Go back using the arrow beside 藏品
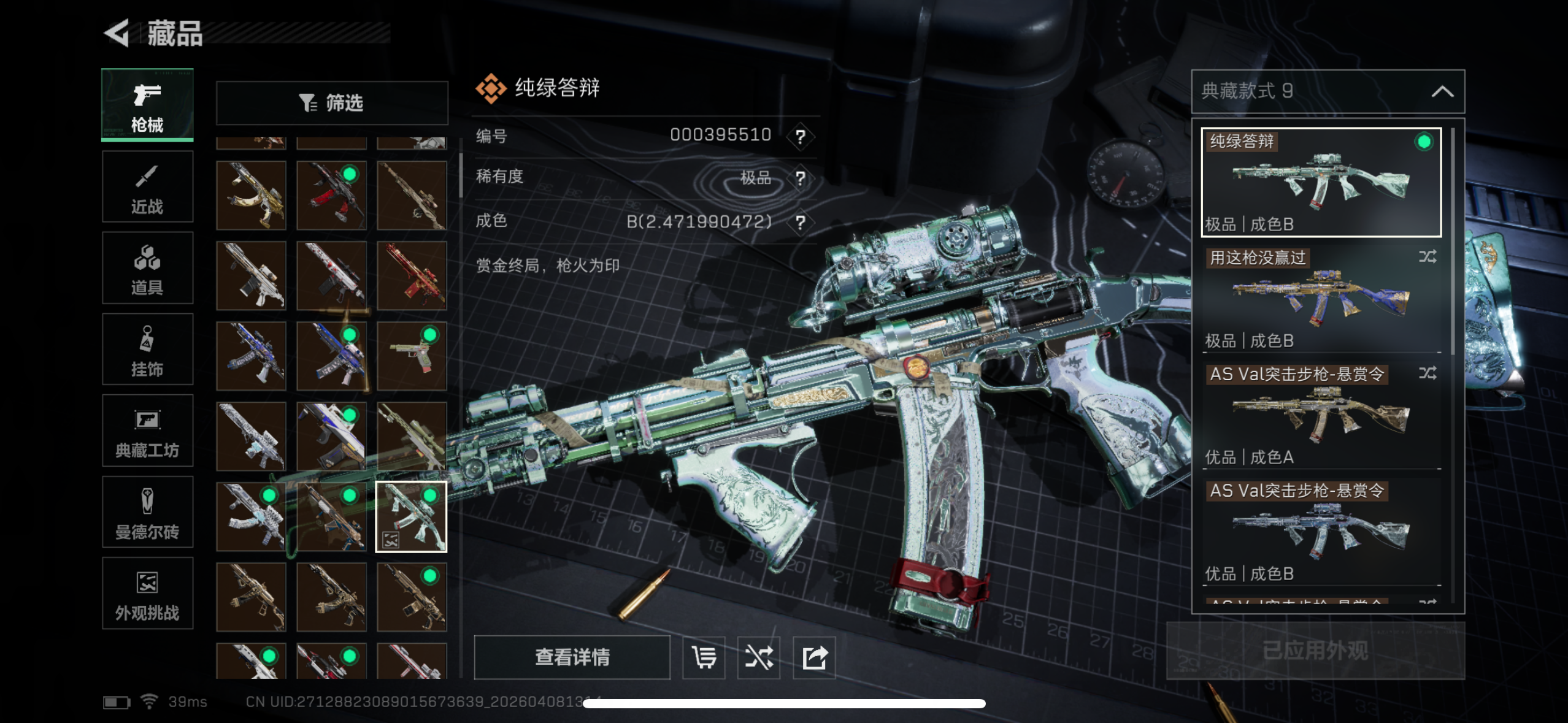 [x=117, y=33]
